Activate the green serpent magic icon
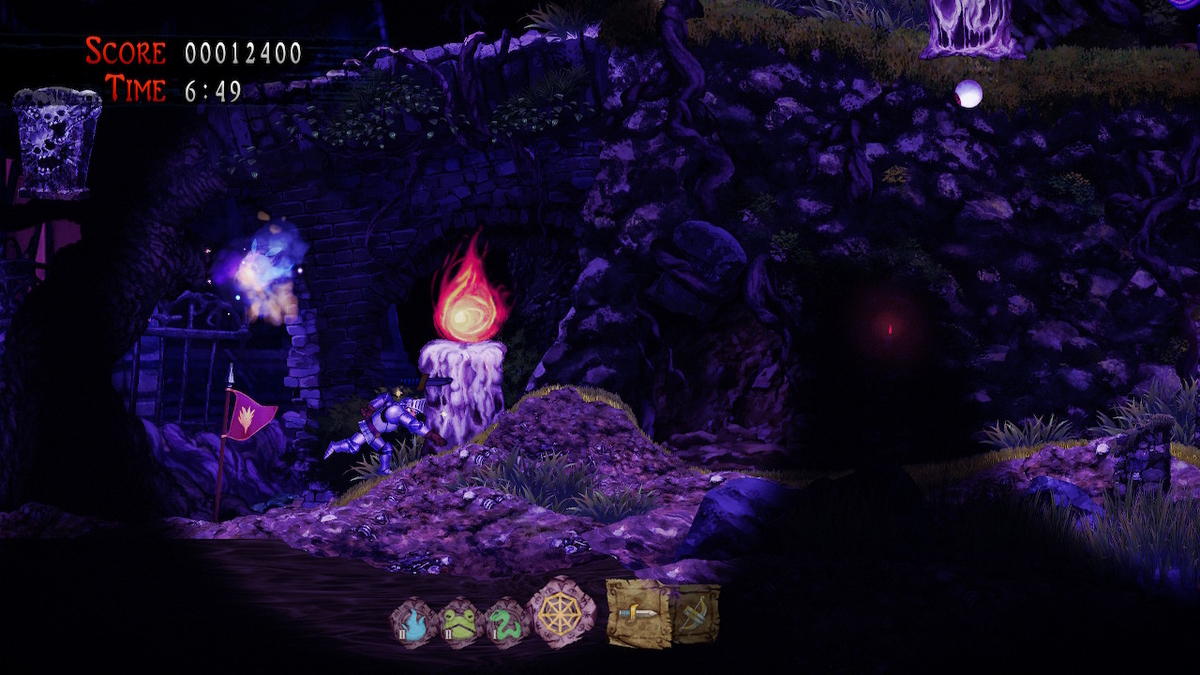This screenshot has height=675, width=1200. click(507, 623)
